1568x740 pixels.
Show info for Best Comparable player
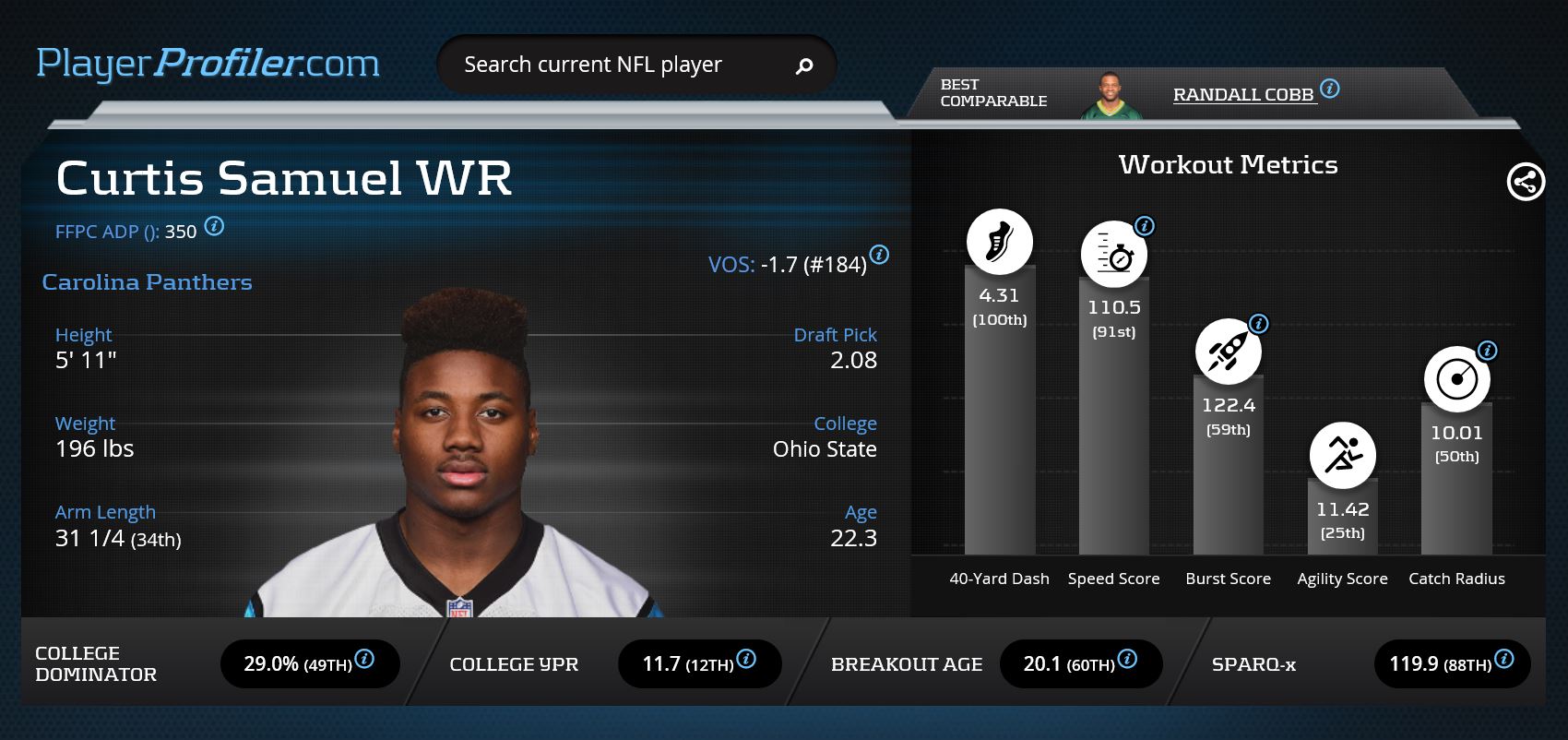click(x=1329, y=89)
